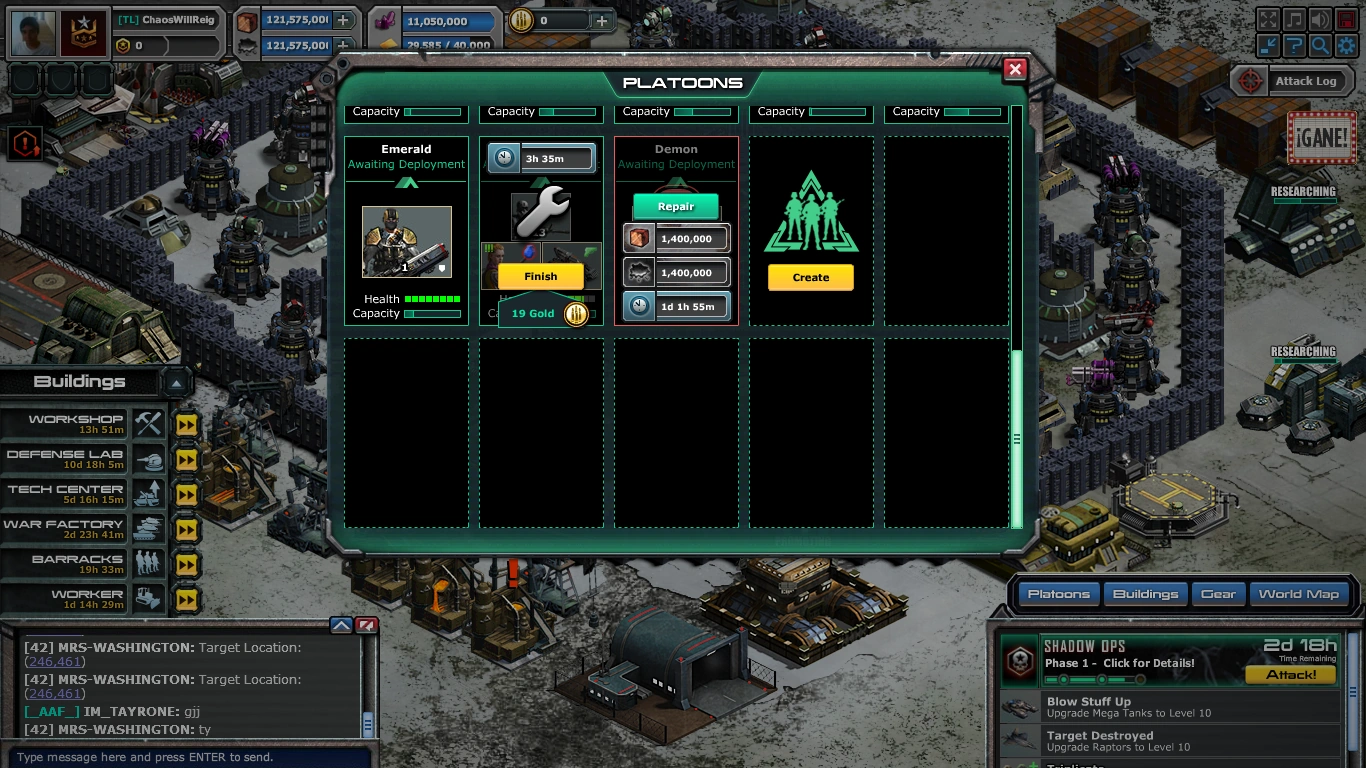1366x768 pixels.
Task: Enter fullscreen using the expand arrows icon
Action: tap(1268, 19)
